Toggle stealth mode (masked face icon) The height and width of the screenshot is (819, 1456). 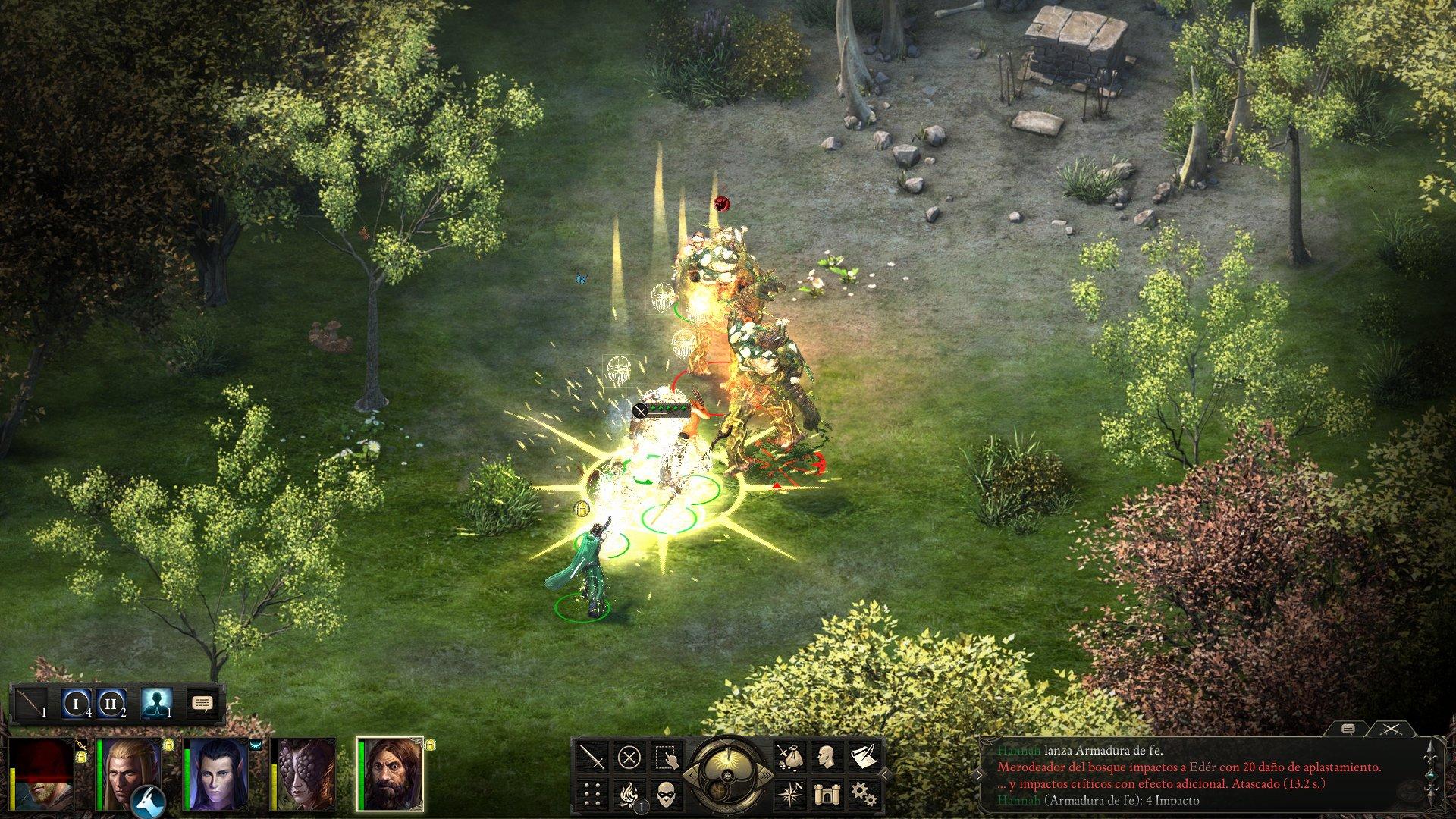coord(666,795)
